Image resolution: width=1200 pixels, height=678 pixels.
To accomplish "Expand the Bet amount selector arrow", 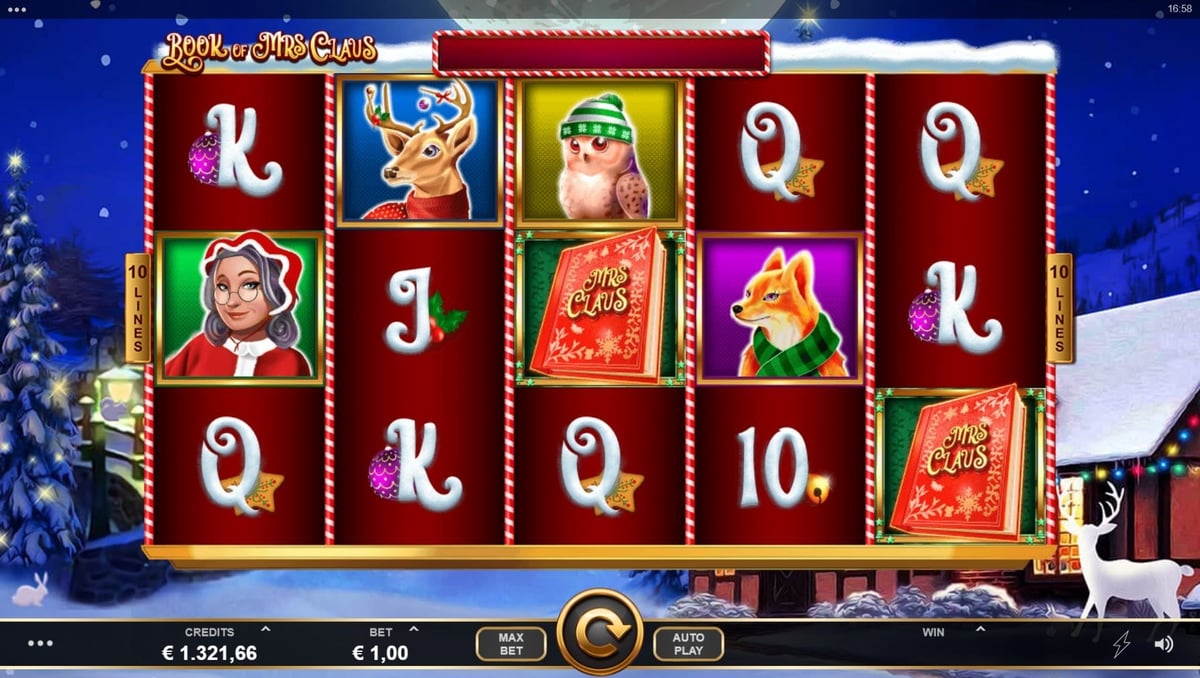I will tap(414, 630).
